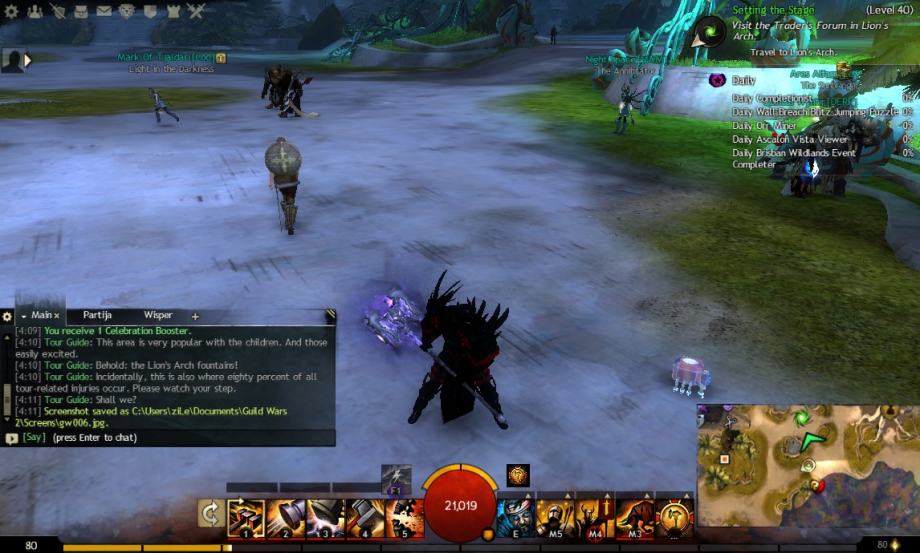
Task: Switch to the Wisper chat tab
Action: [158, 315]
